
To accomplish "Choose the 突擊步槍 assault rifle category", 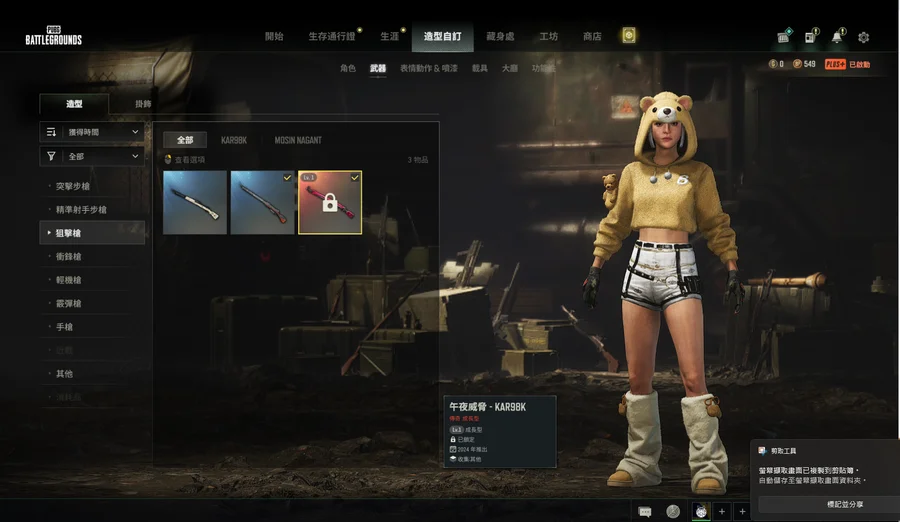I will (x=80, y=186).
